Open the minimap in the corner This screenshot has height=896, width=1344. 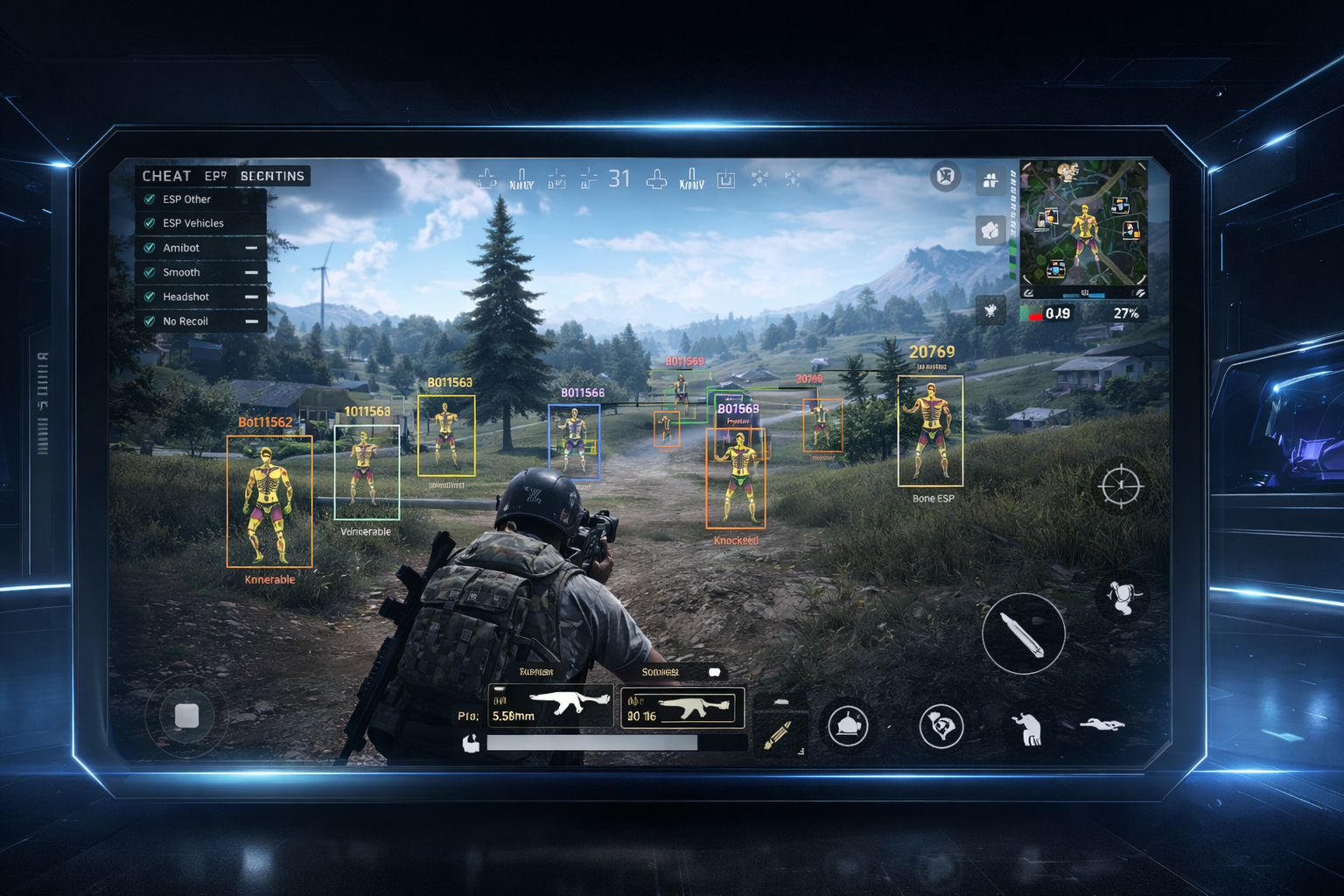[x=1083, y=227]
